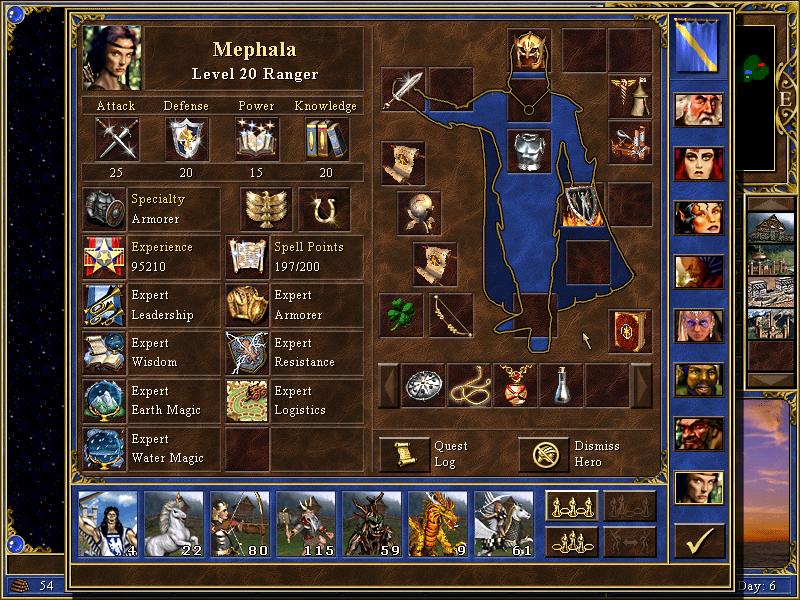Select the breastplate armor on torso
Image resolution: width=800 pixels, height=600 pixels.
(529, 151)
